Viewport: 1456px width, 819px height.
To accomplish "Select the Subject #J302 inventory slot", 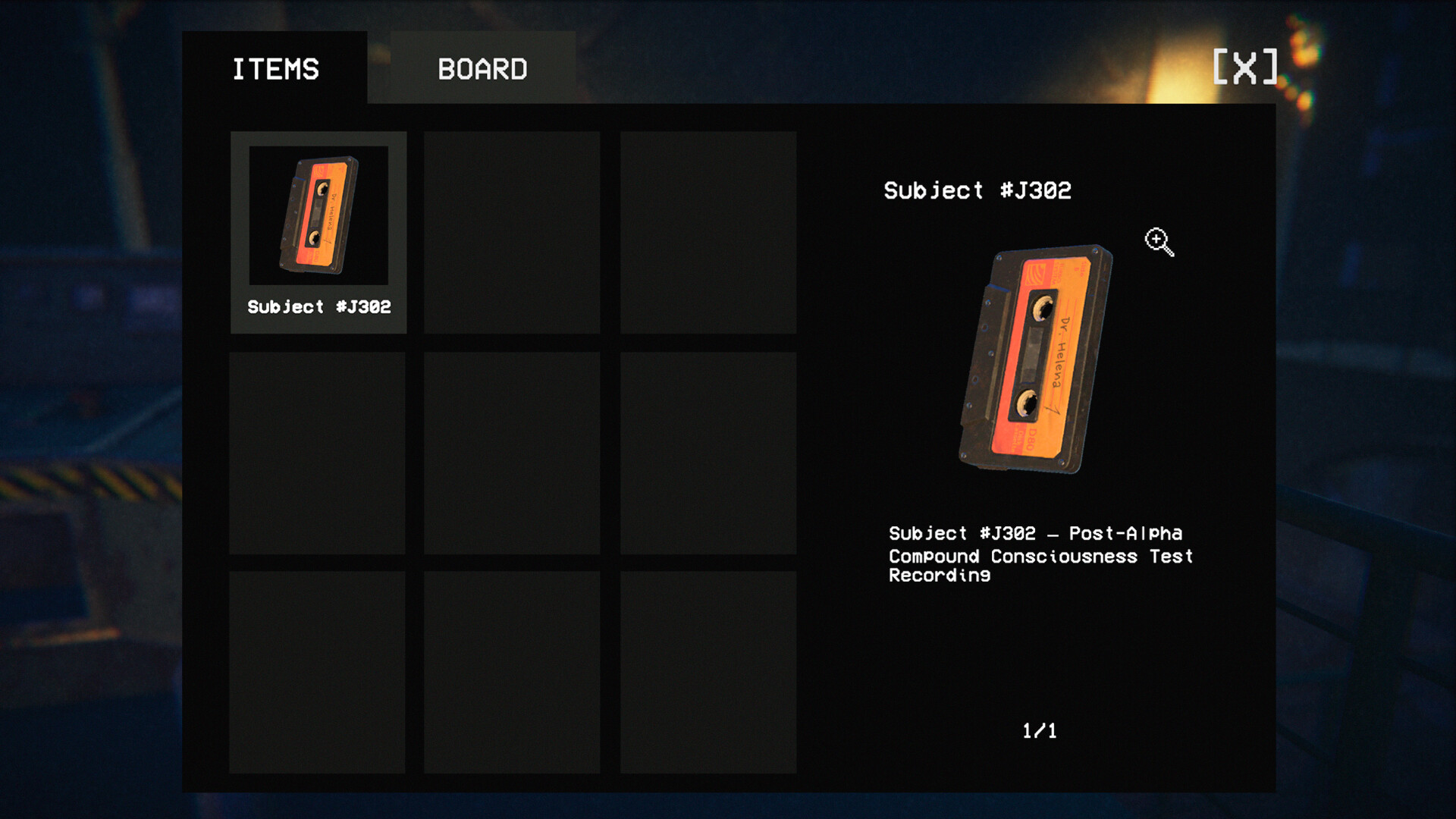I will click(x=318, y=231).
